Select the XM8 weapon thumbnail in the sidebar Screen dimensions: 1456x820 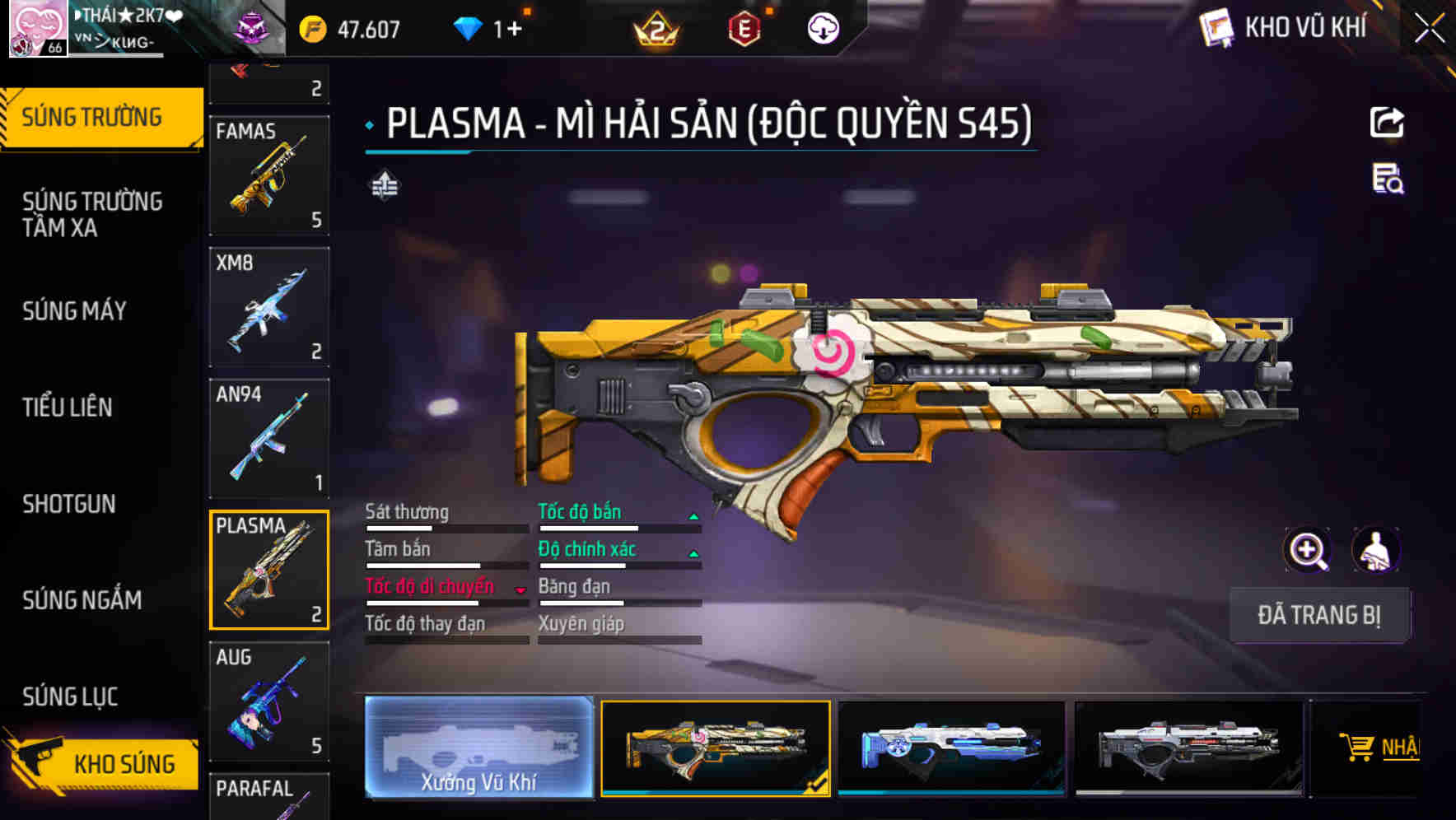click(x=268, y=306)
